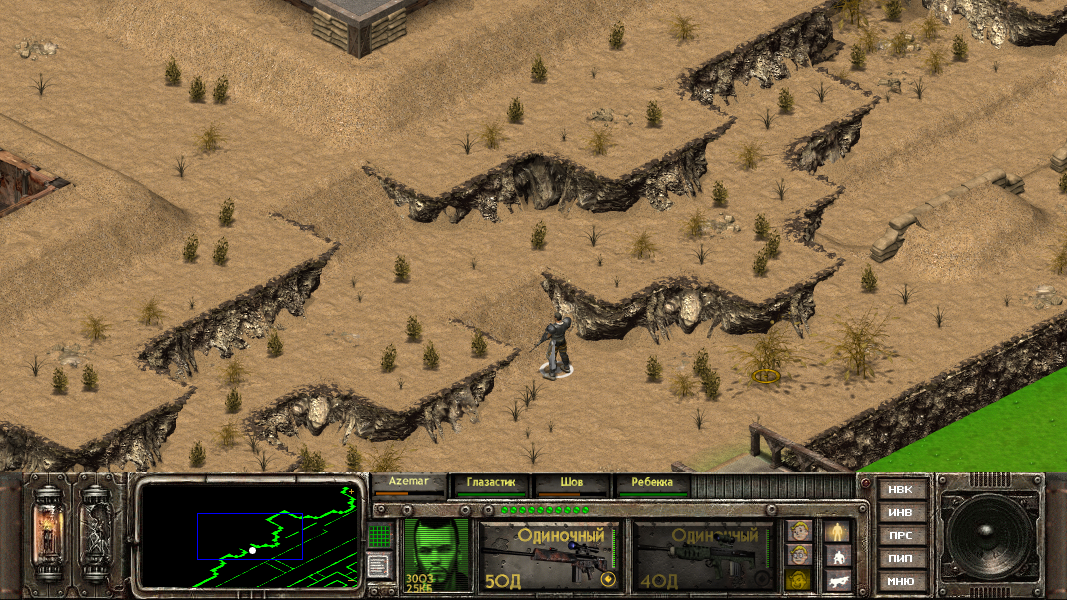Select squad member Azemar tab
This screenshot has height=600, width=1067.
pos(408,484)
